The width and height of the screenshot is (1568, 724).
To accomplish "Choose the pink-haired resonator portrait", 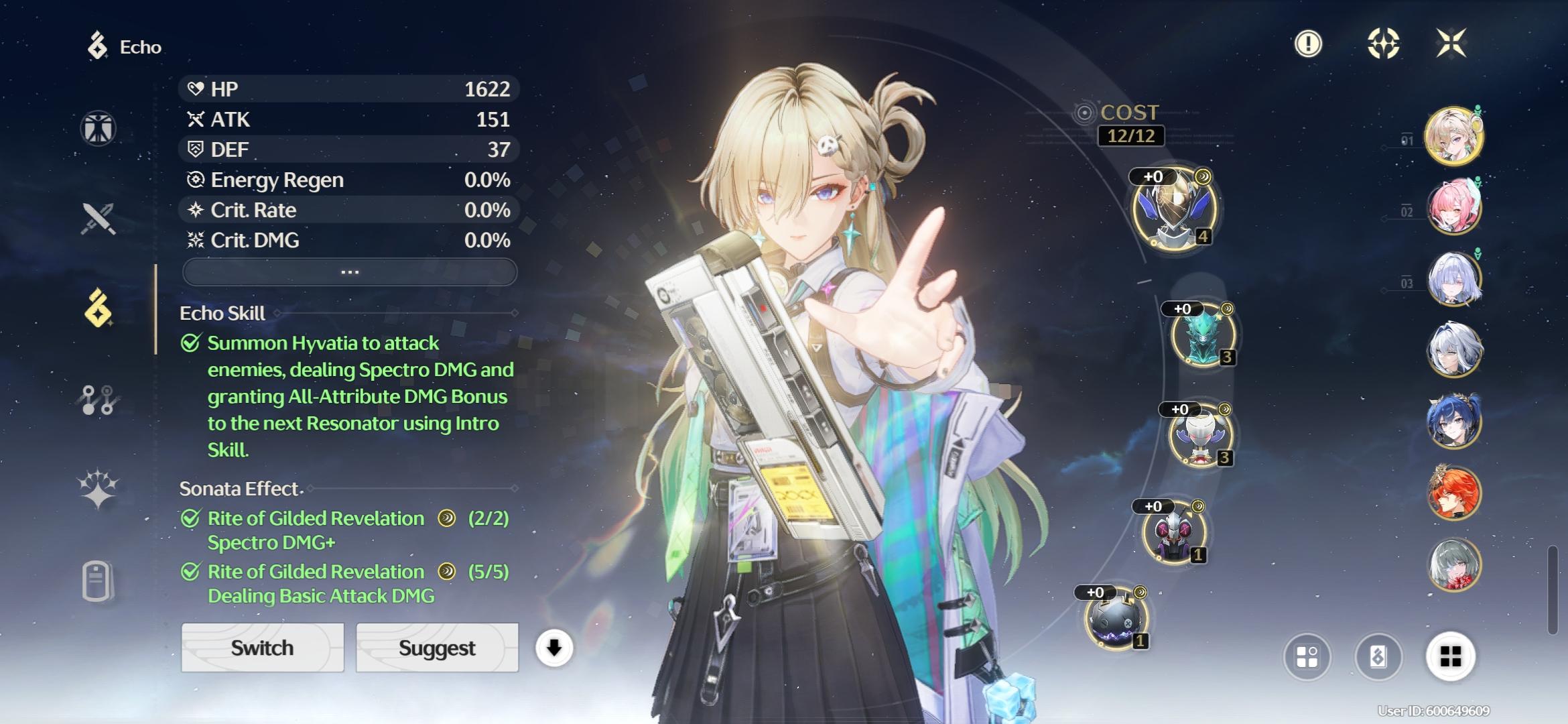I will [1454, 207].
